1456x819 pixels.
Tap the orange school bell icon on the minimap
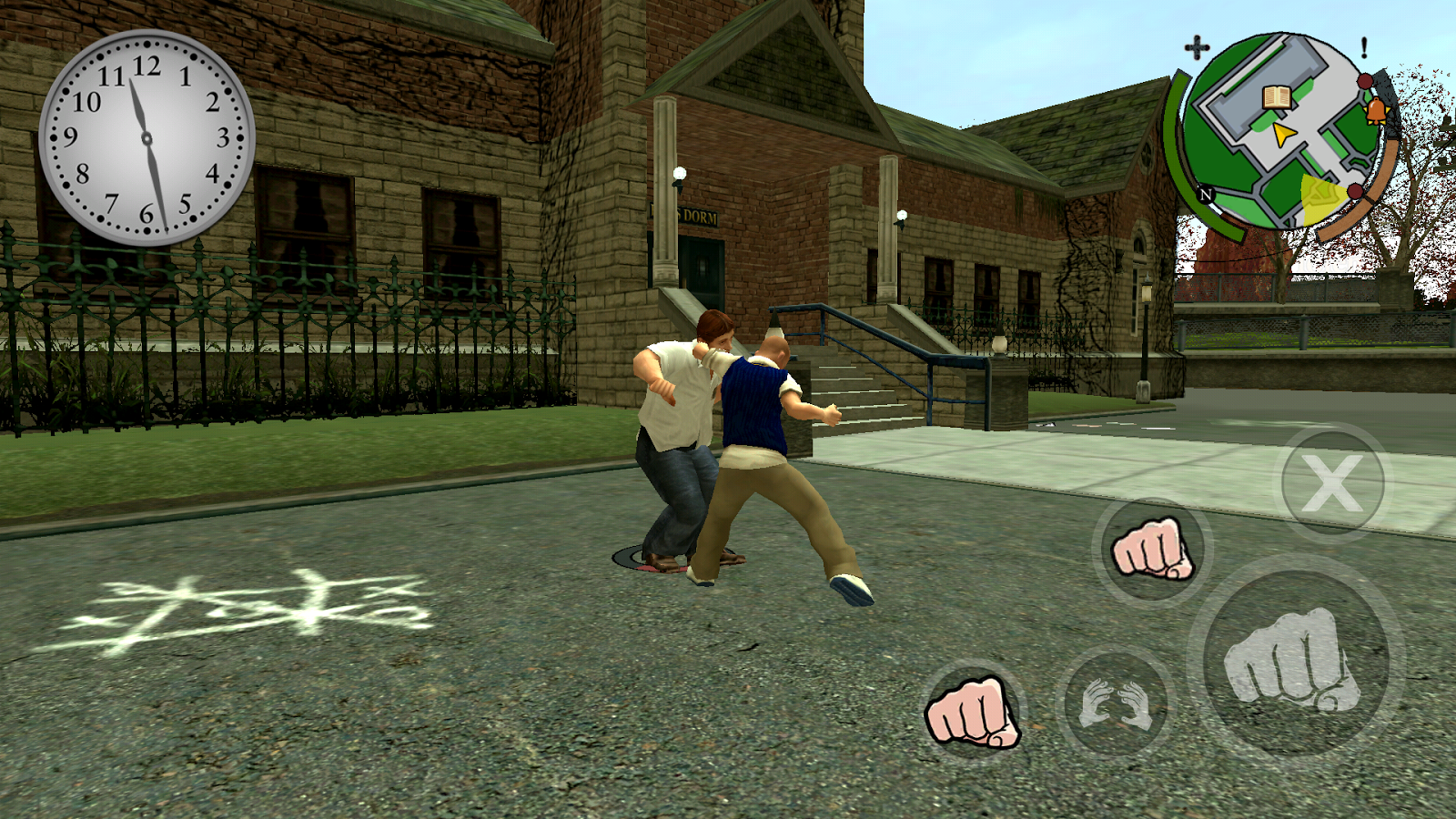(x=1376, y=110)
